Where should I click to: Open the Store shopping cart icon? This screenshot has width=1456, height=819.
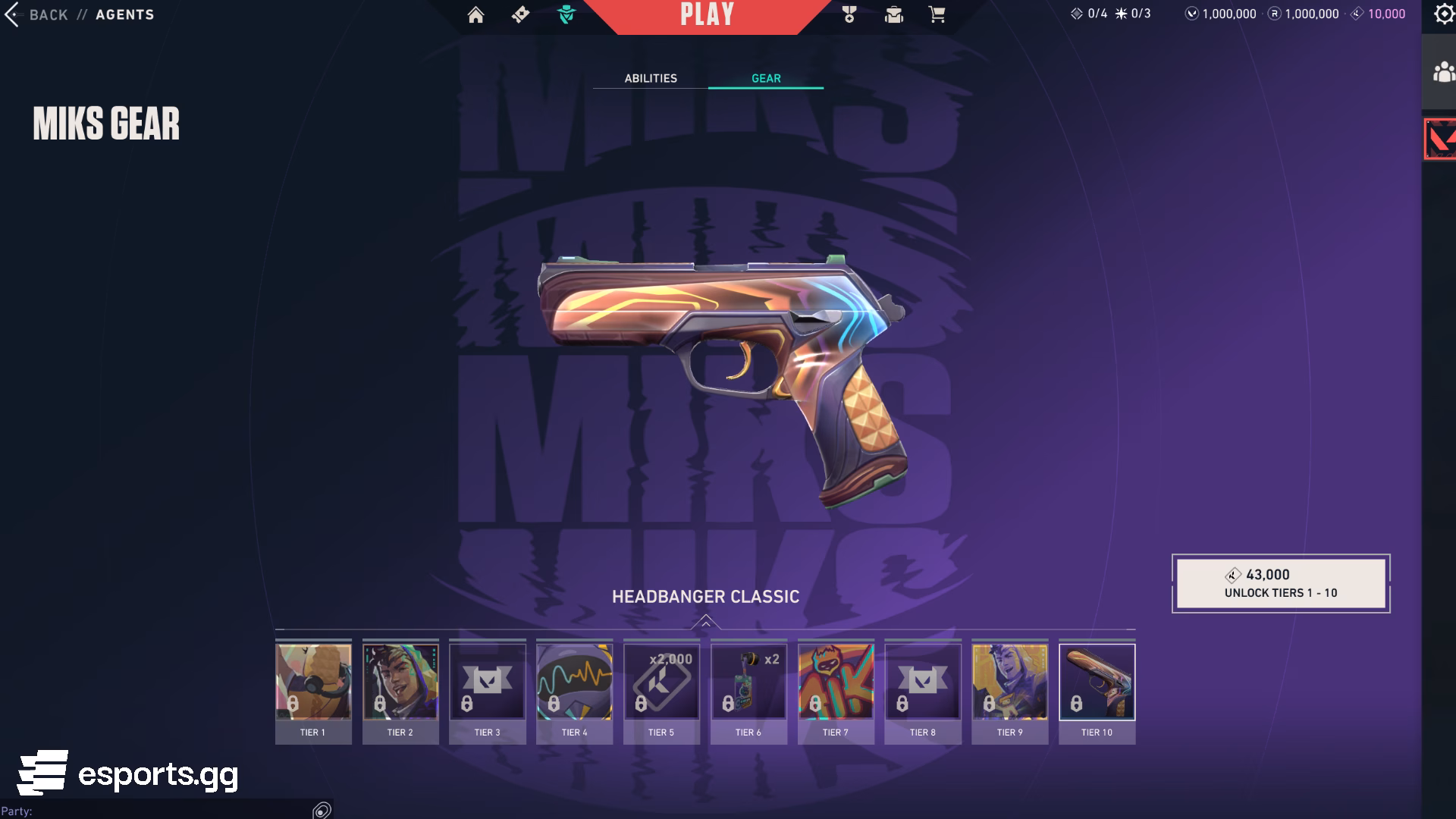[x=937, y=14]
